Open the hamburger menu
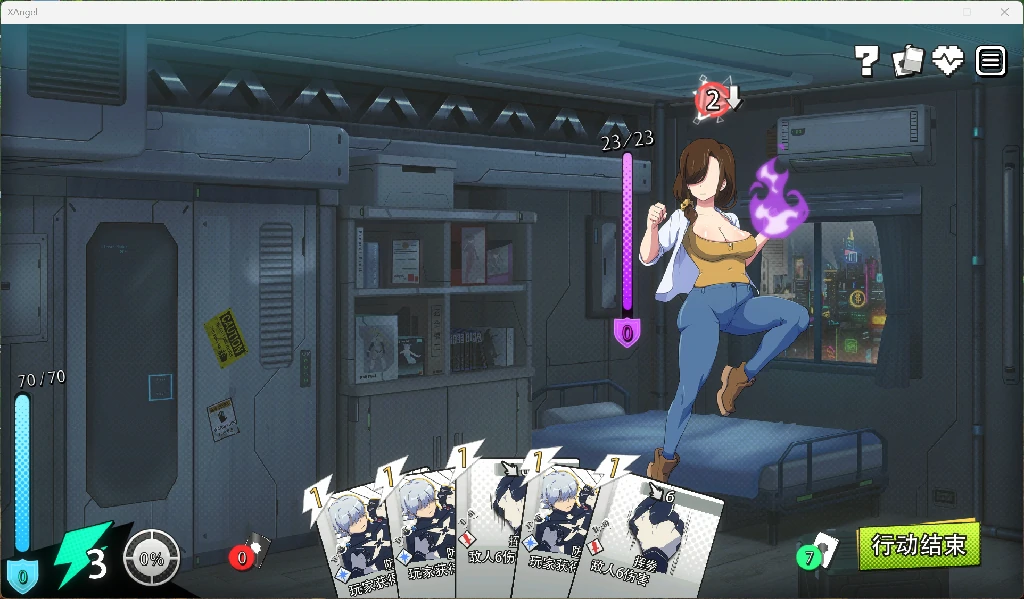The width and height of the screenshot is (1024, 599). pyautogui.click(x=990, y=61)
